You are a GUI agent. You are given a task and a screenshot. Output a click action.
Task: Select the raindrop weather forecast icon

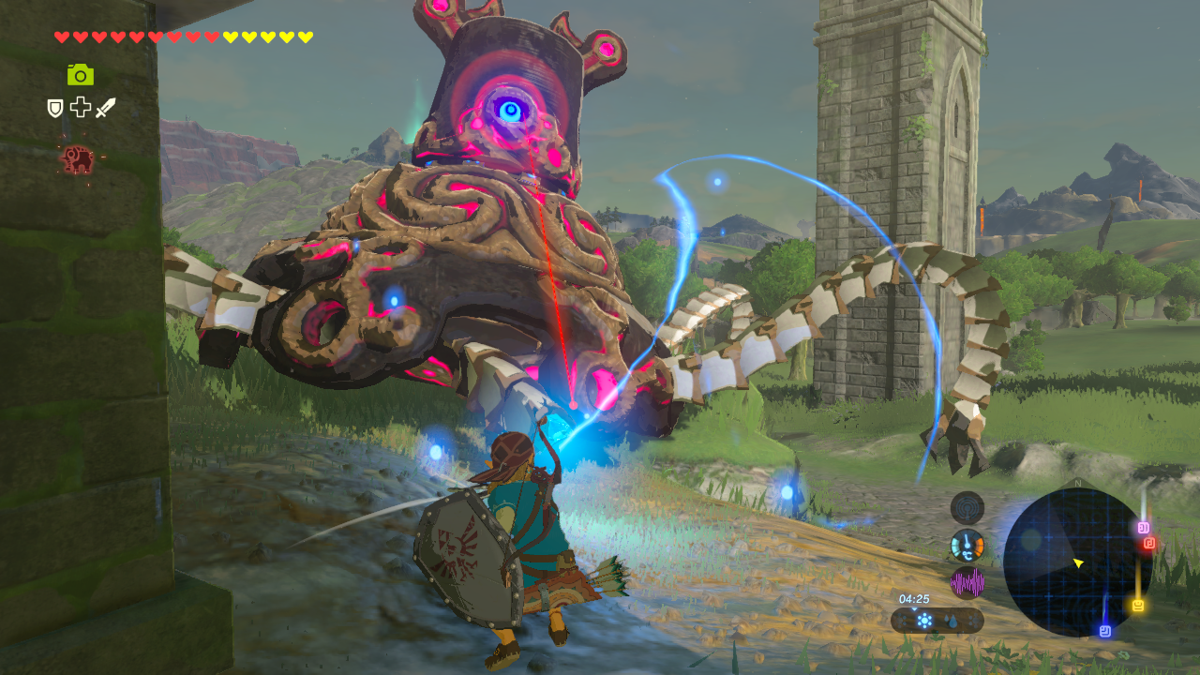[x=950, y=621]
